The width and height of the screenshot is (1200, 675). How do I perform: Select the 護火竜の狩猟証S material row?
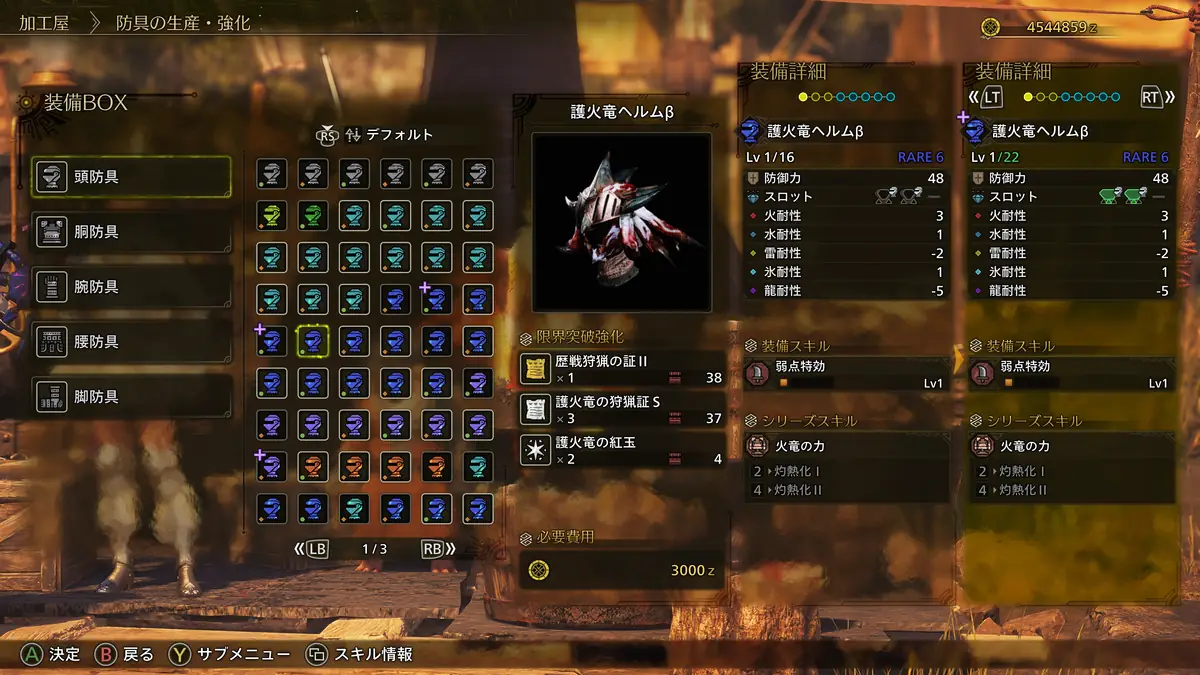tap(621, 409)
